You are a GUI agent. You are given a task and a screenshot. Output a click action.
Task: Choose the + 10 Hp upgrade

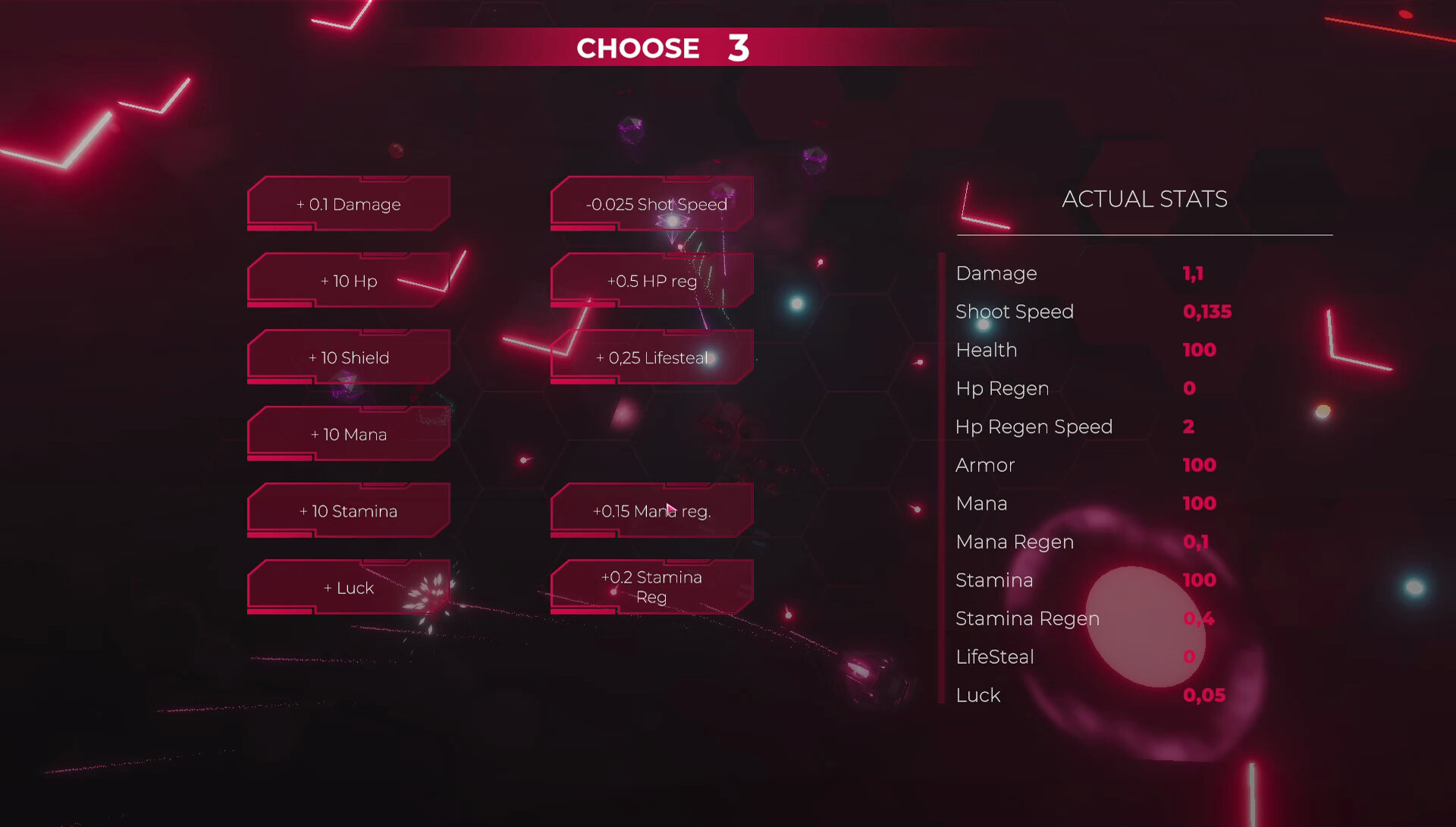348,280
